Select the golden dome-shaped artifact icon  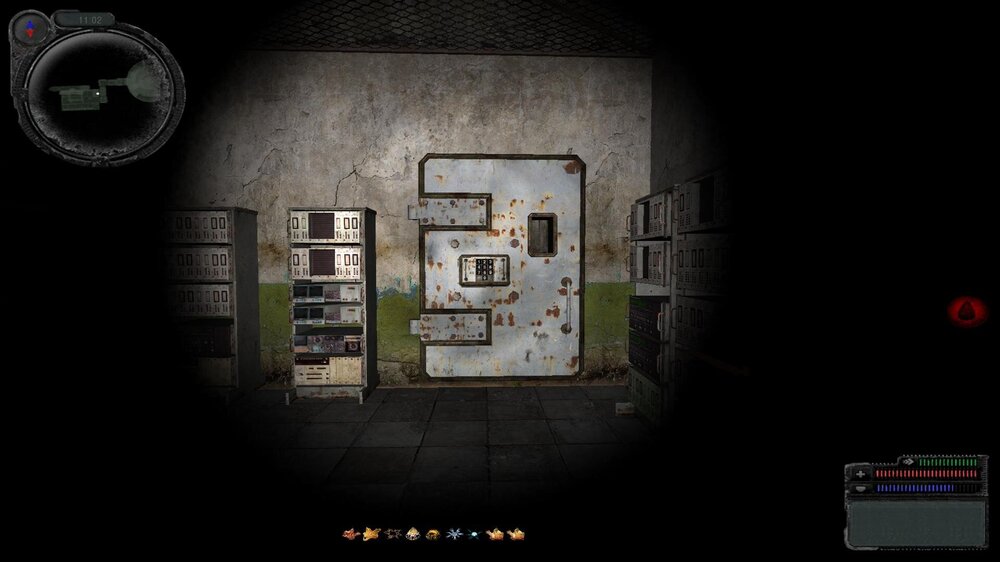tap(433, 534)
